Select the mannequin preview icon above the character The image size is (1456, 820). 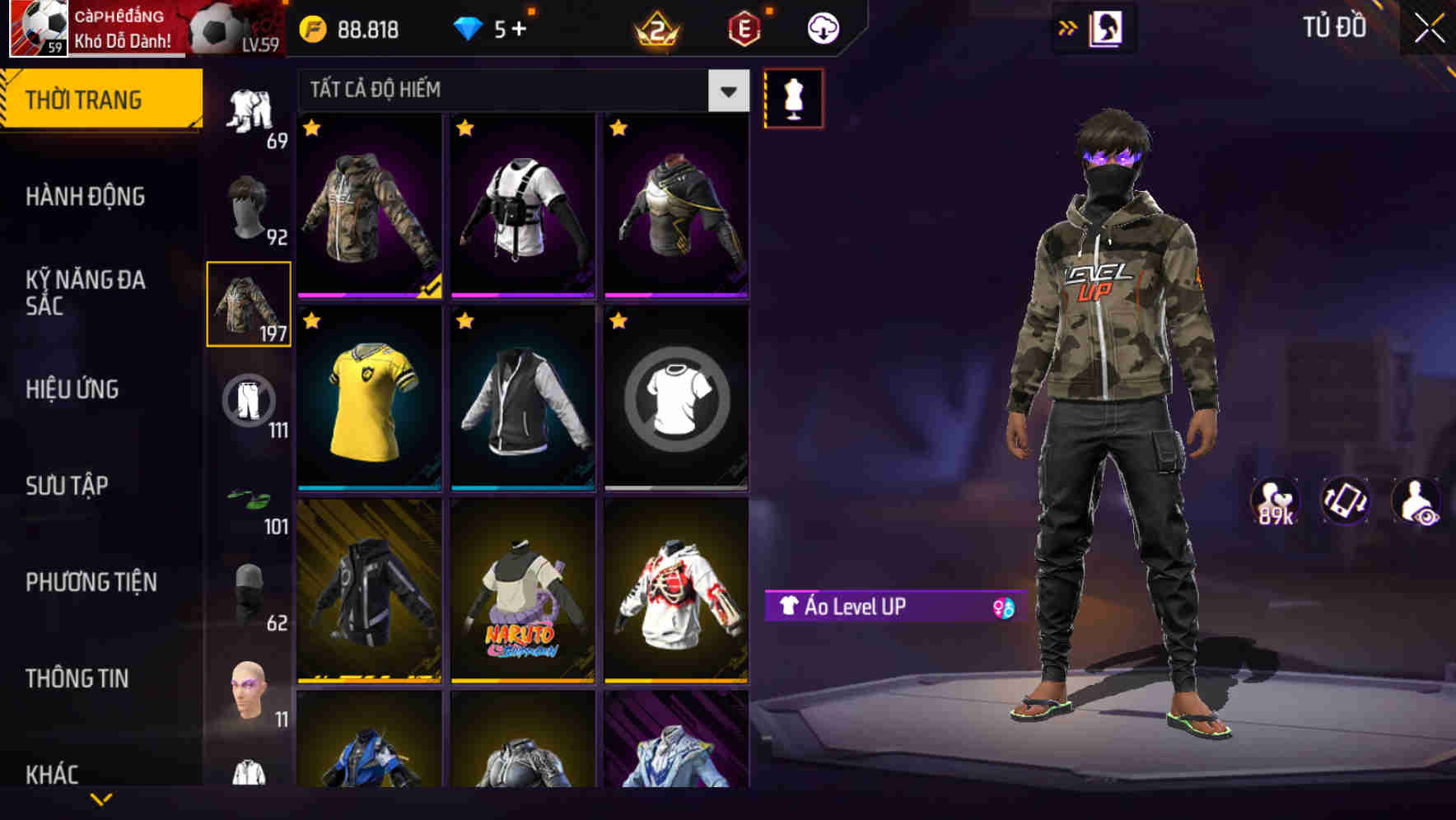click(793, 97)
